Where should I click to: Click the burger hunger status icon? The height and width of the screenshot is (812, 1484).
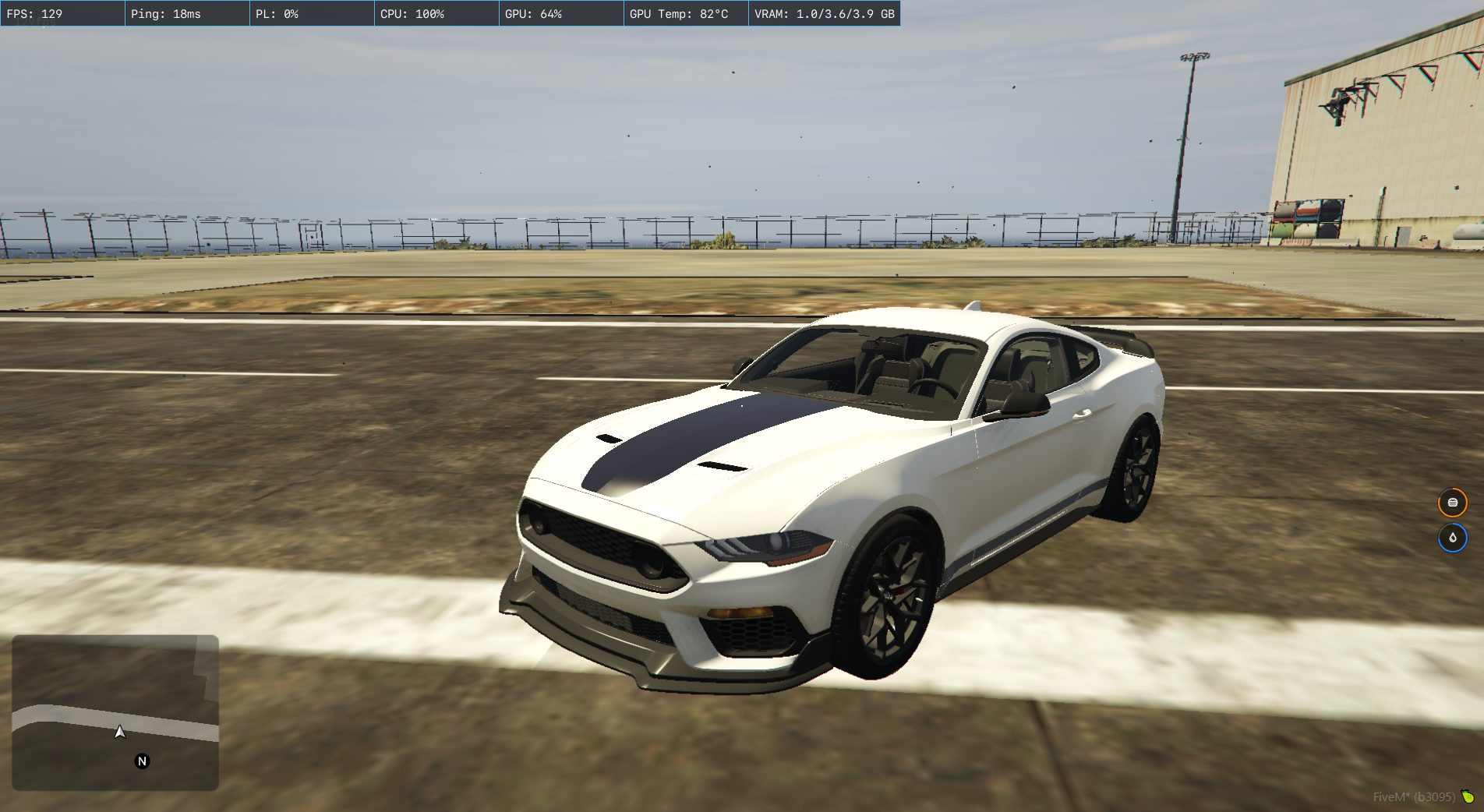click(1452, 503)
